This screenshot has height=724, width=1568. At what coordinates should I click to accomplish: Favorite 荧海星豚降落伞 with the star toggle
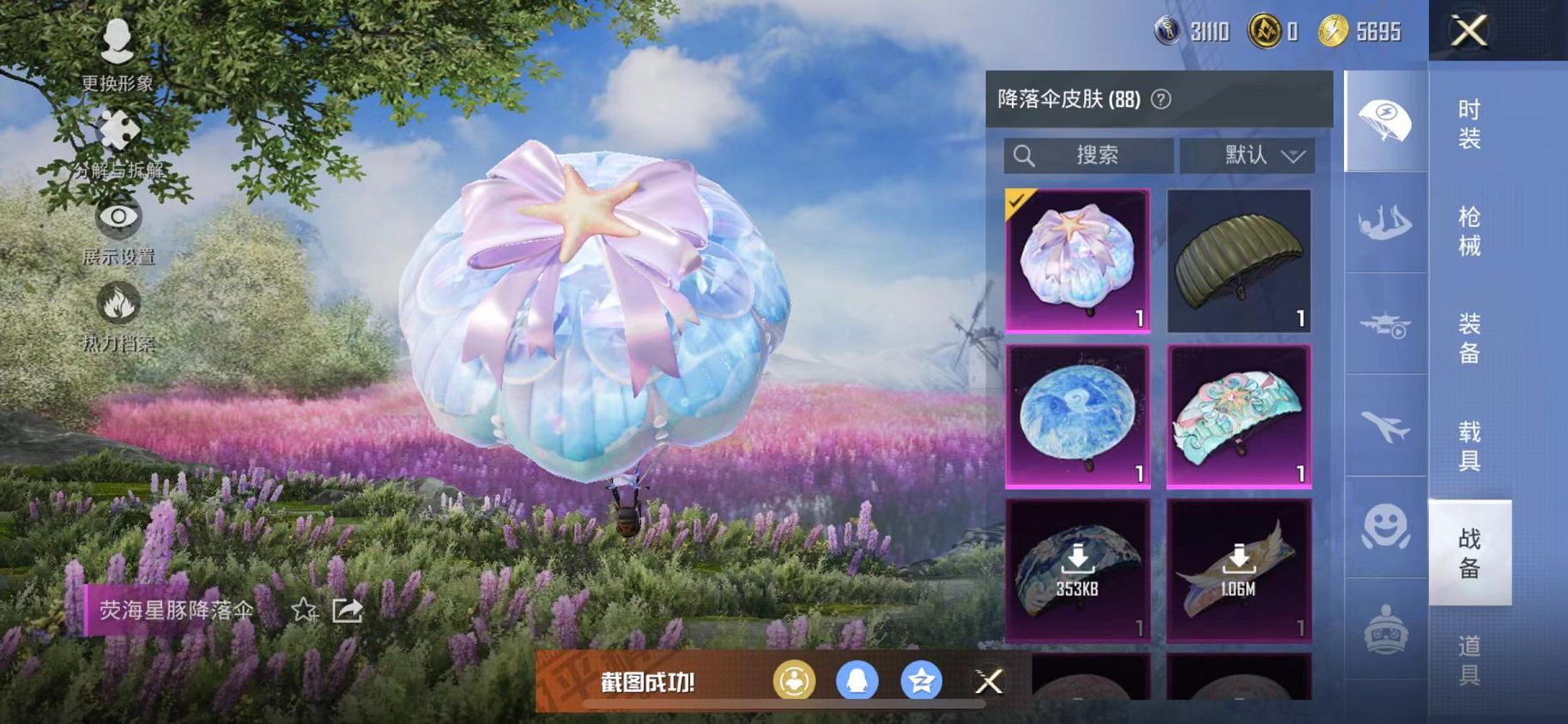coord(305,612)
